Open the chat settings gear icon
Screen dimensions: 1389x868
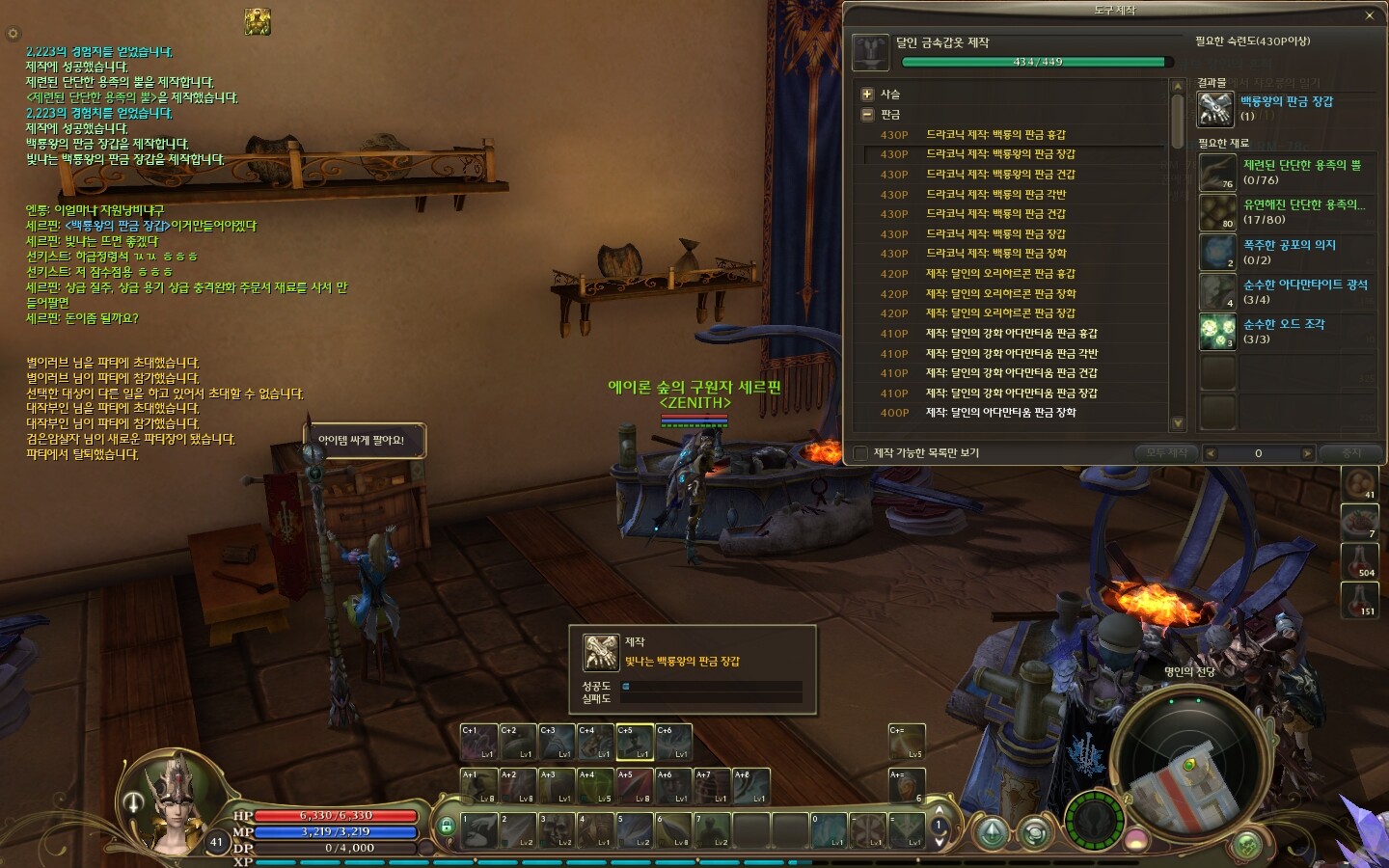[13, 34]
